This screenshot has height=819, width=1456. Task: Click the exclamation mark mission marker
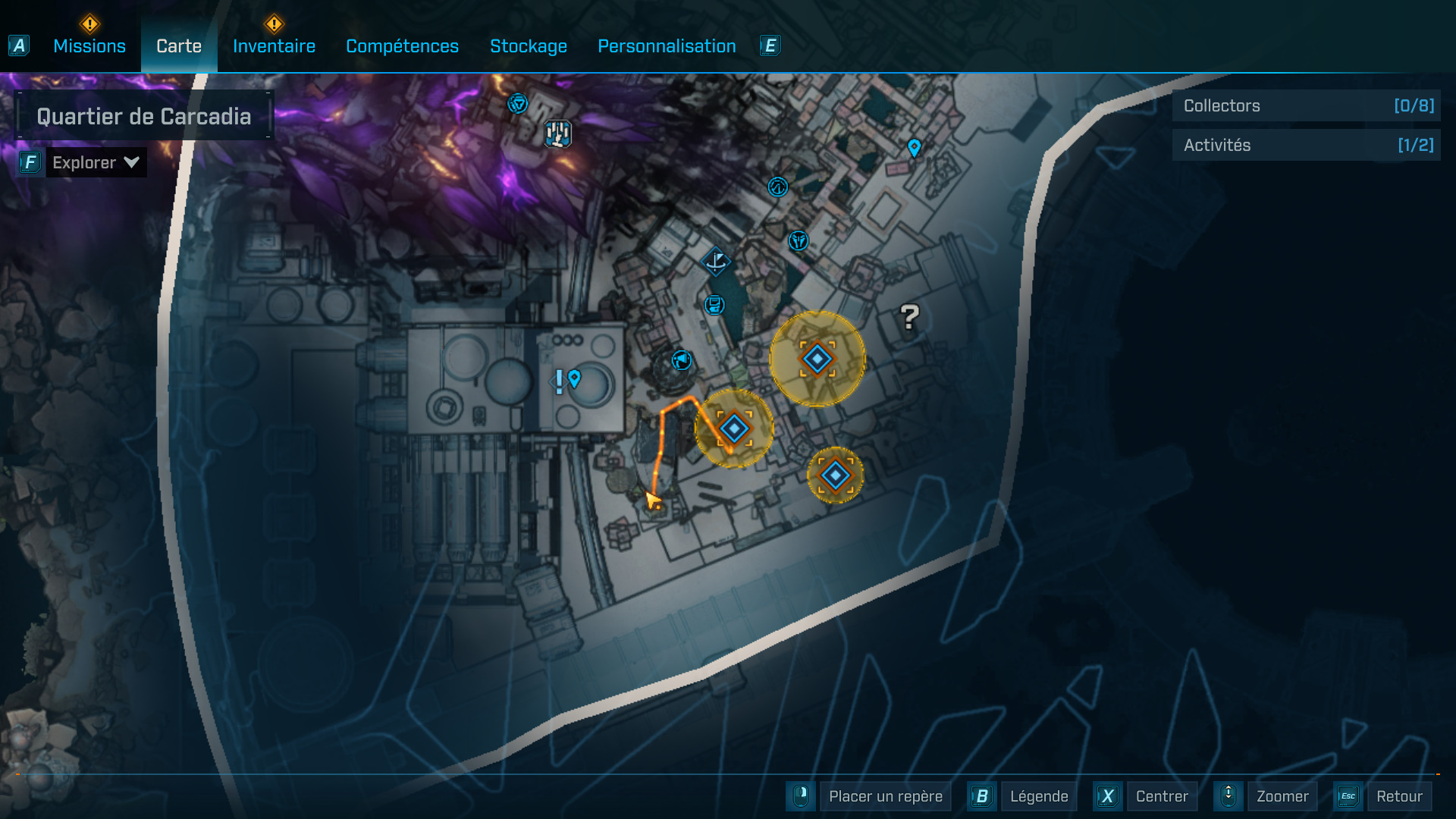pos(559,381)
